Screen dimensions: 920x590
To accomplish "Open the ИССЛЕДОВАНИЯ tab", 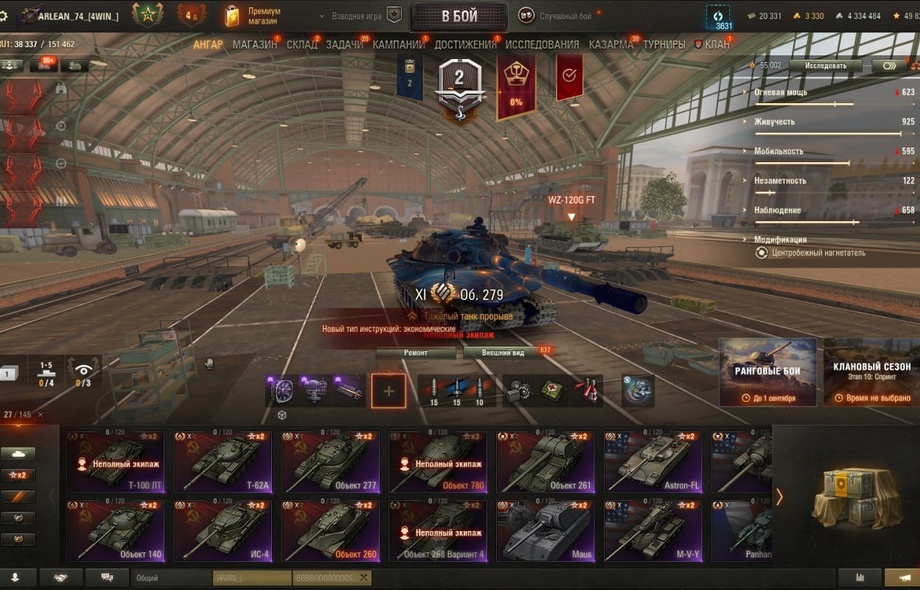I will click(x=541, y=45).
